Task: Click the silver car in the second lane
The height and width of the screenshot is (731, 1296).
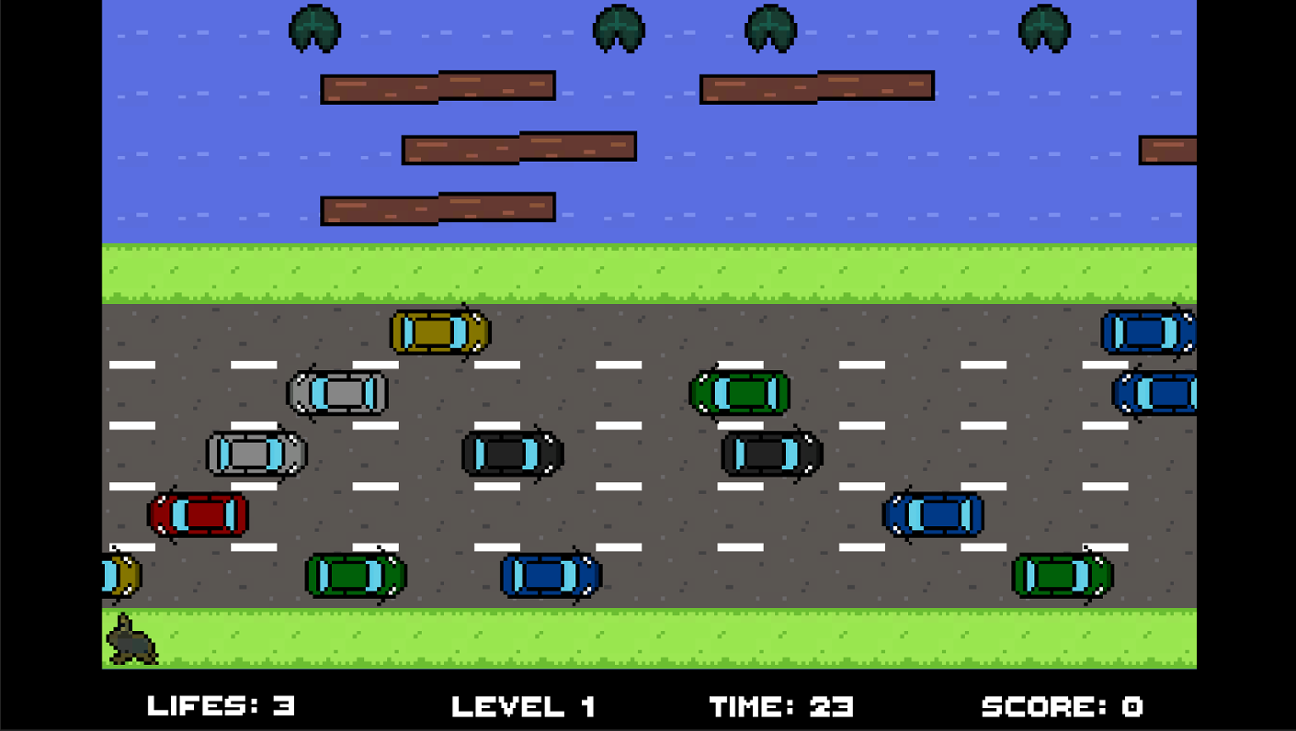Action: 338,395
